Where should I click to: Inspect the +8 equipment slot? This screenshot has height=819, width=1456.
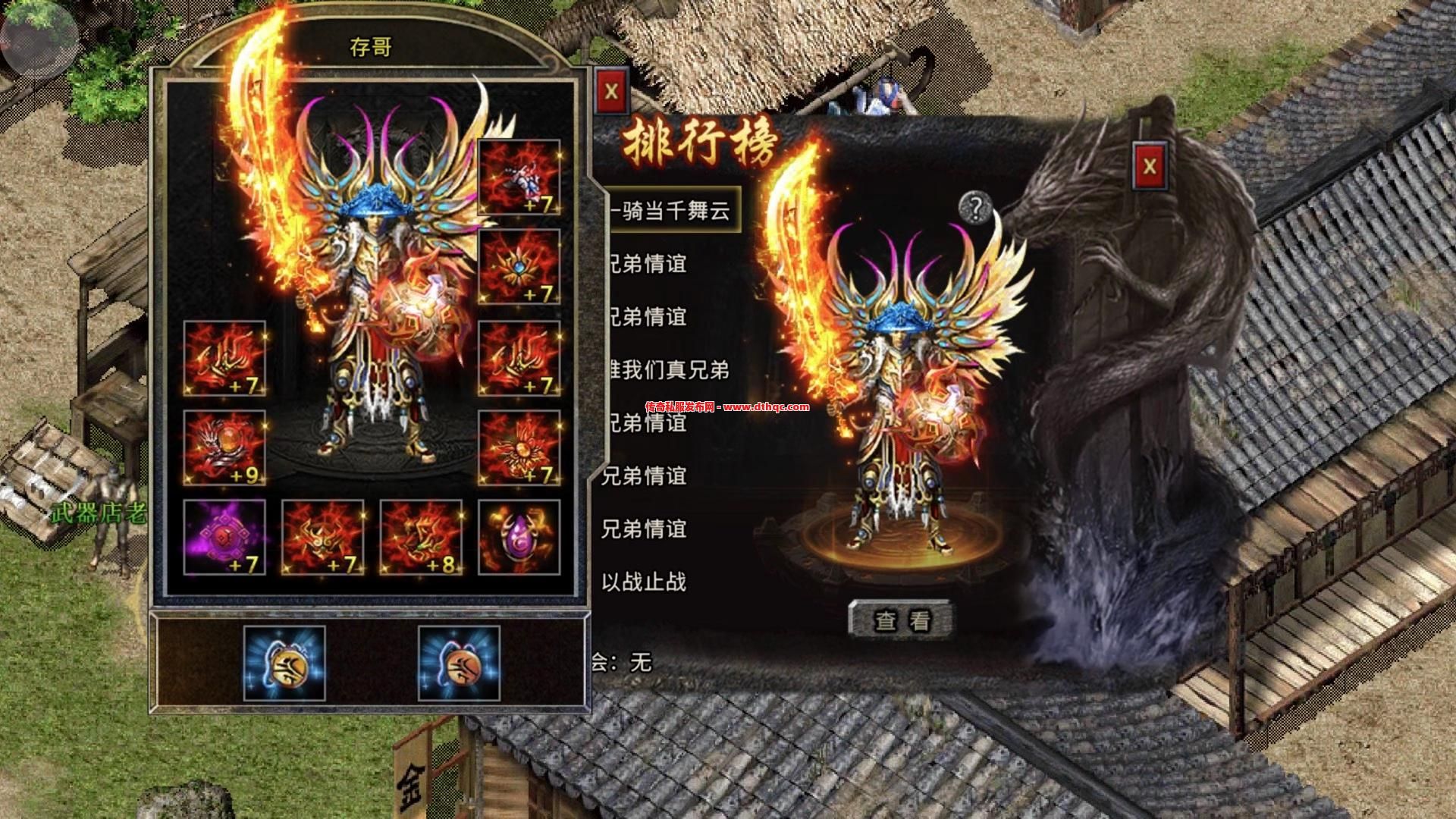click(421, 537)
